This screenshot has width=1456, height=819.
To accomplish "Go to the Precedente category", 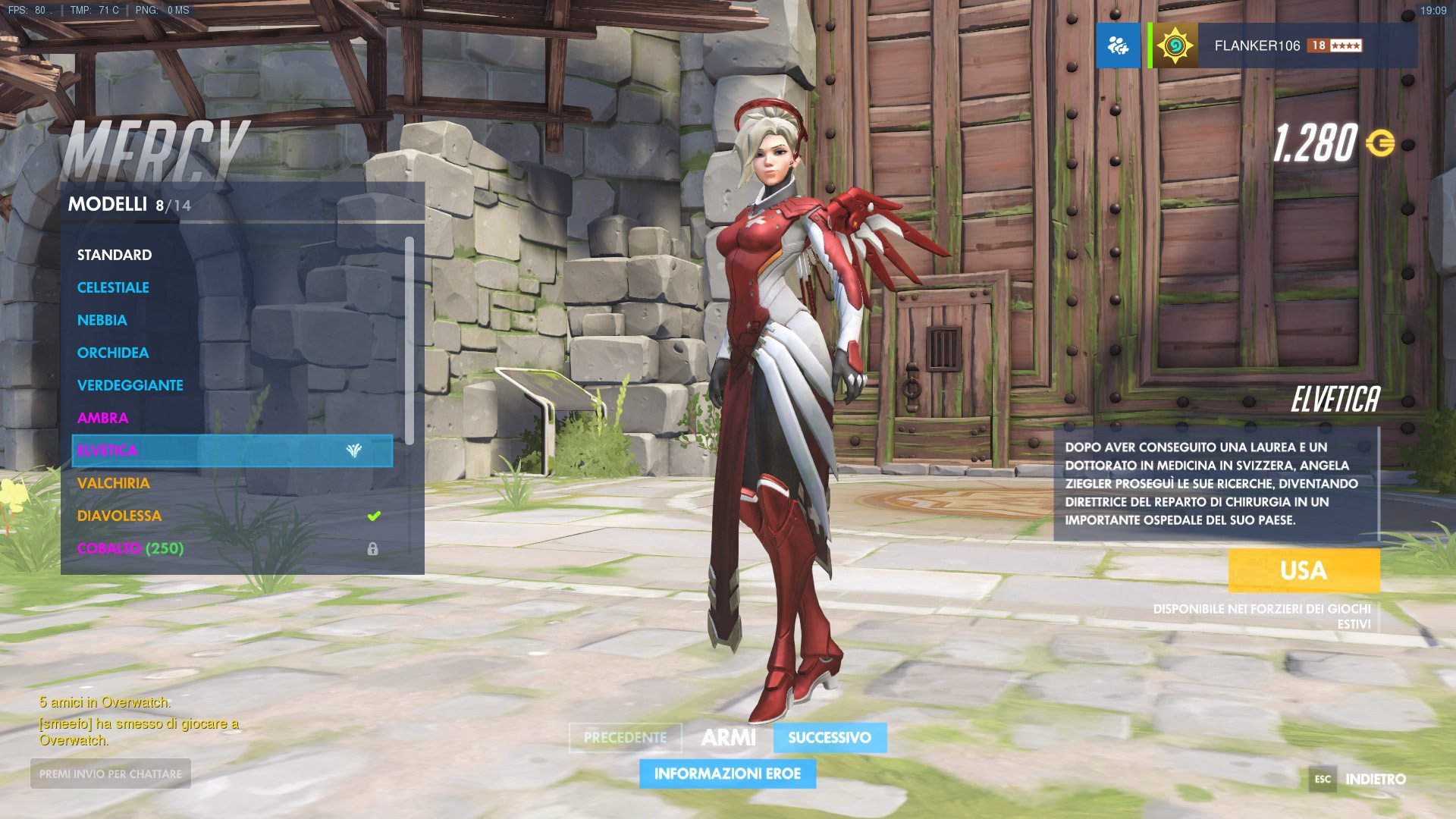I will [x=625, y=738].
